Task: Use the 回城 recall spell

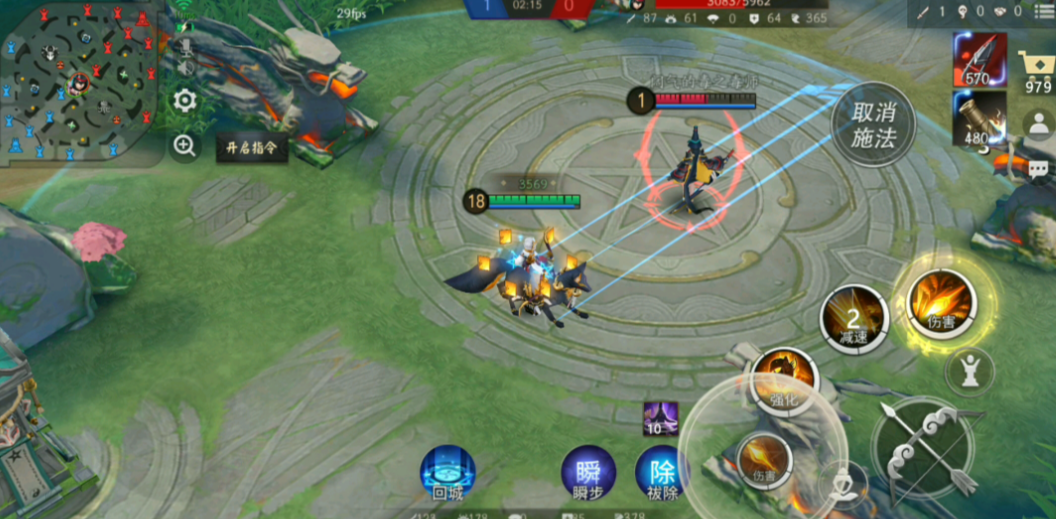Action: click(x=447, y=472)
